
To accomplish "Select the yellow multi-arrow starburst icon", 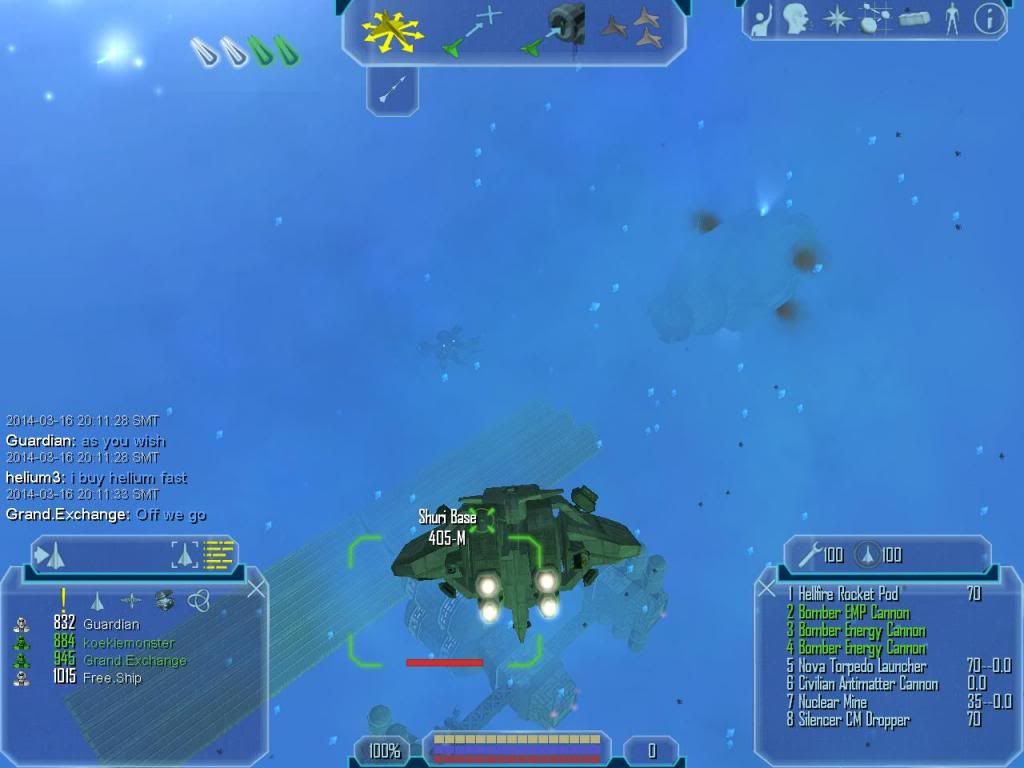I will tap(394, 30).
